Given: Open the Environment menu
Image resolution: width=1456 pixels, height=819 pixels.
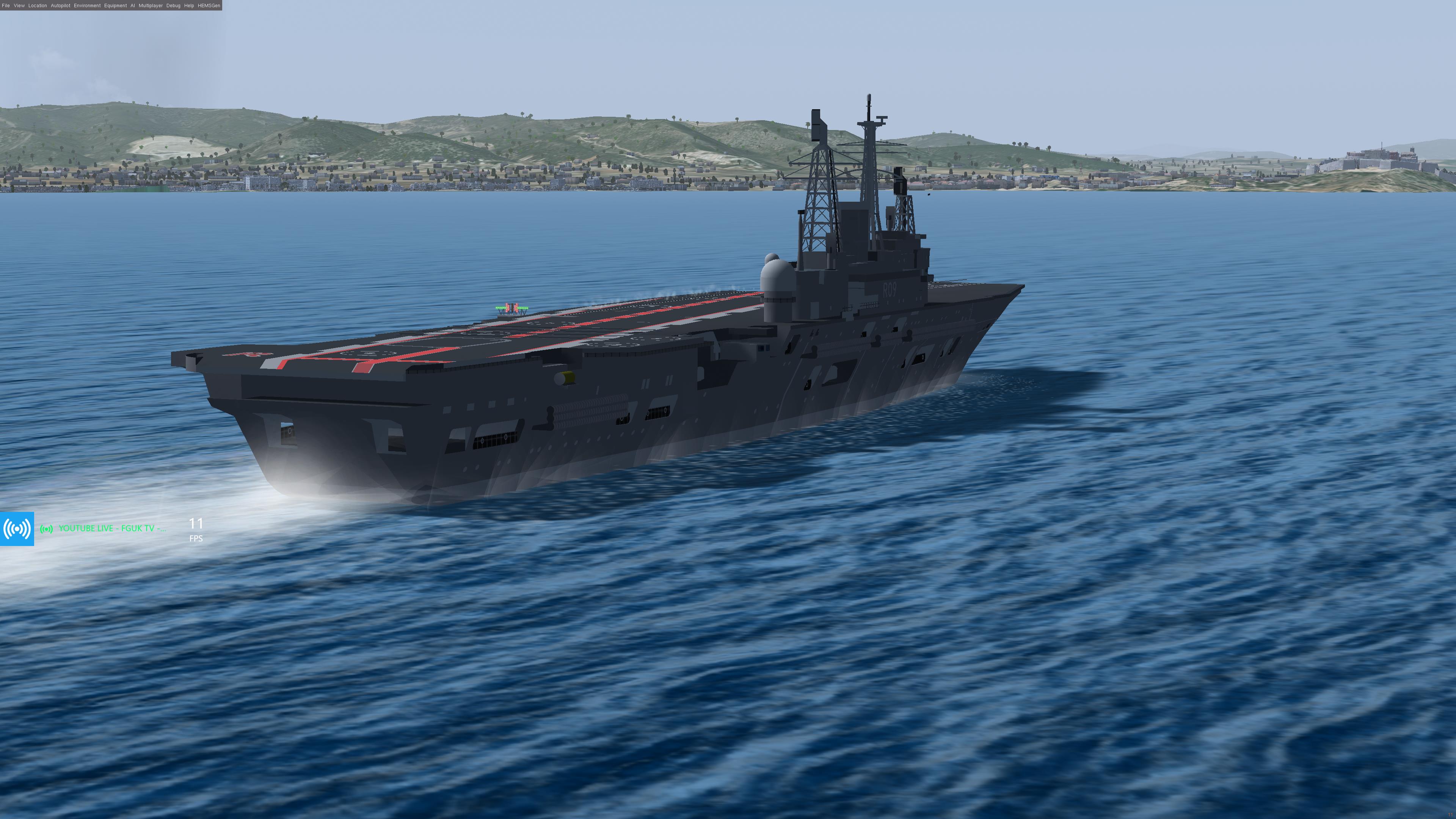Looking at the screenshot, I should (87, 6).
